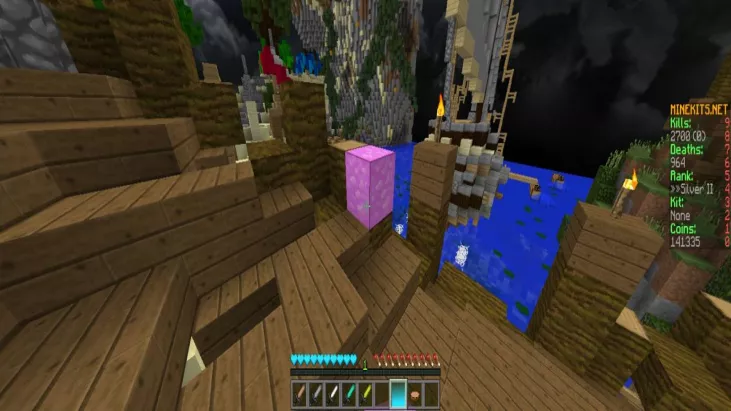The height and width of the screenshot is (411, 731).
Task: Select the stone sword hotbar slot
Action: coord(317,393)
